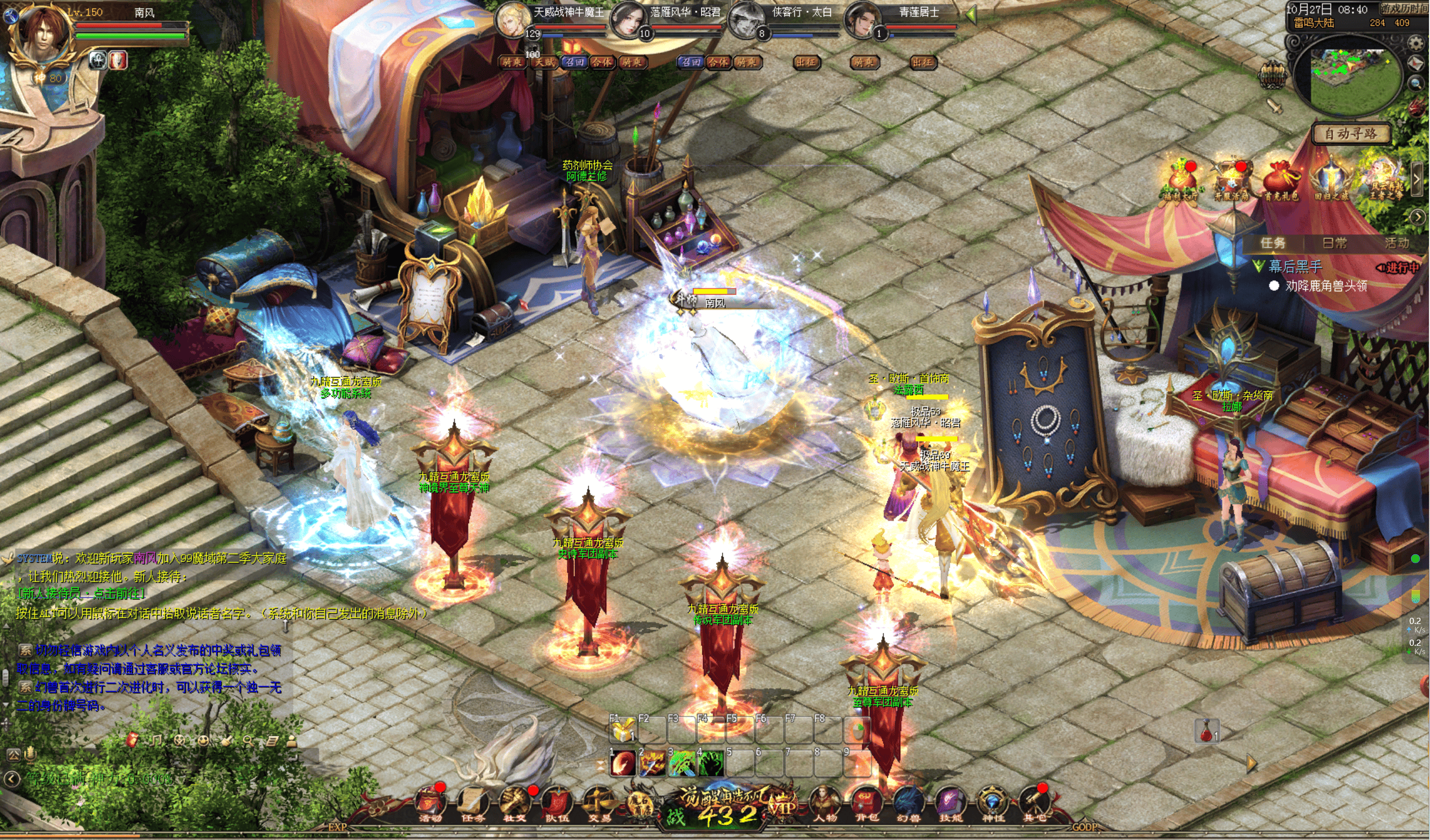
Task: Open the 交易 trade scales icon
Action: pyautogui.click(x=599, y=802)
